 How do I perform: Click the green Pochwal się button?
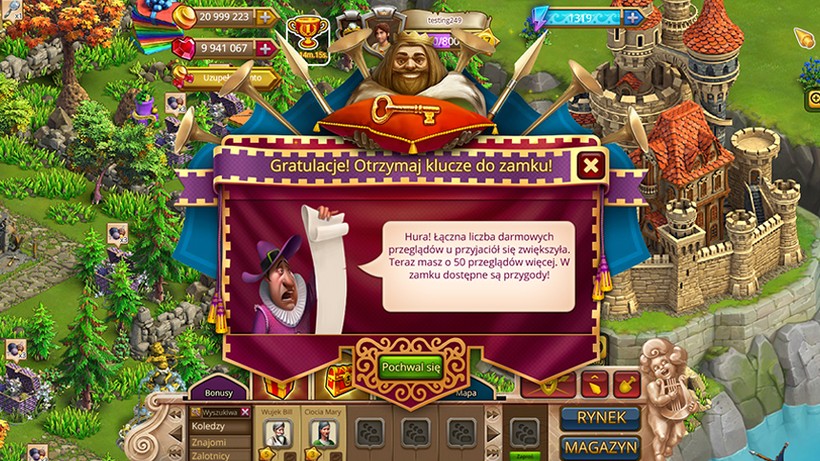point(410,366)
